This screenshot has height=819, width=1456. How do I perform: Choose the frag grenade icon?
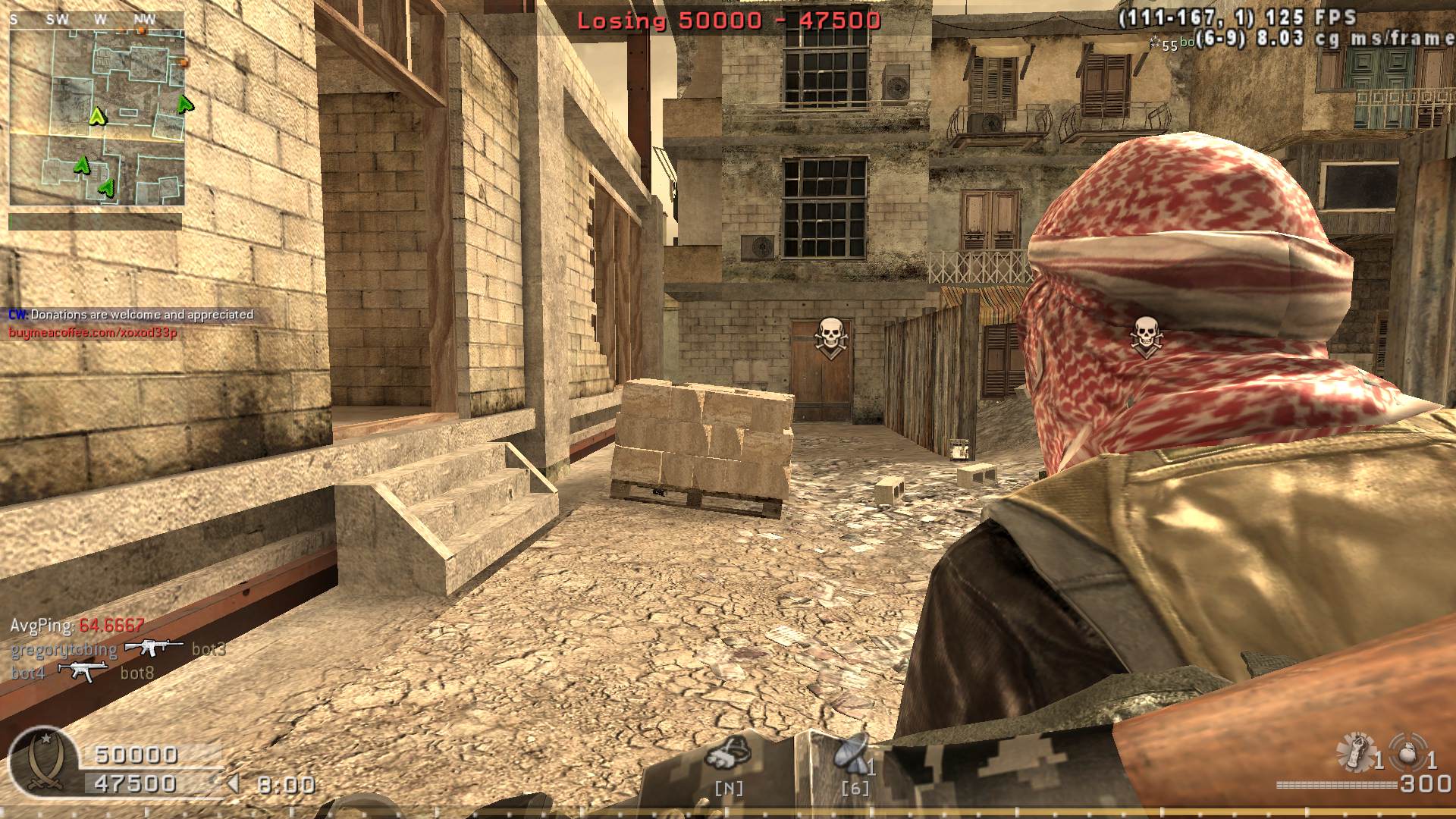[1410, 752]
